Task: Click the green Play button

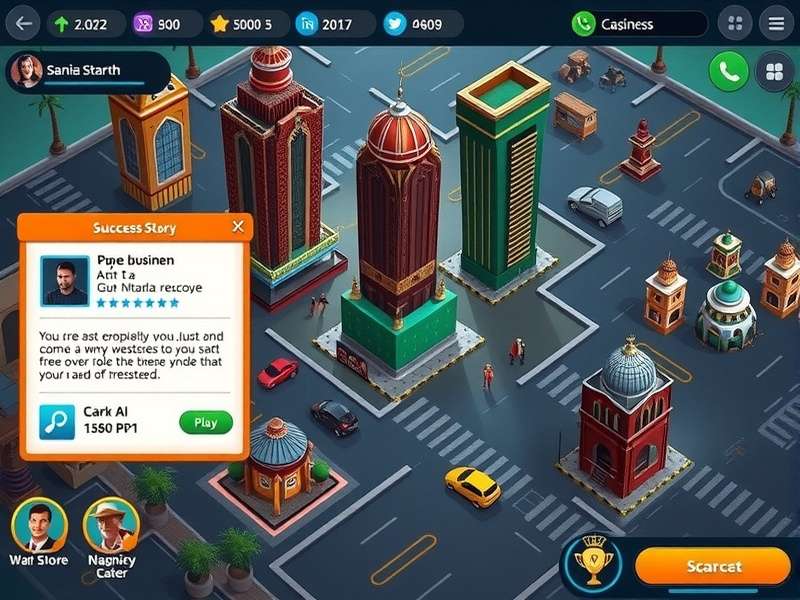Action: 206,422
